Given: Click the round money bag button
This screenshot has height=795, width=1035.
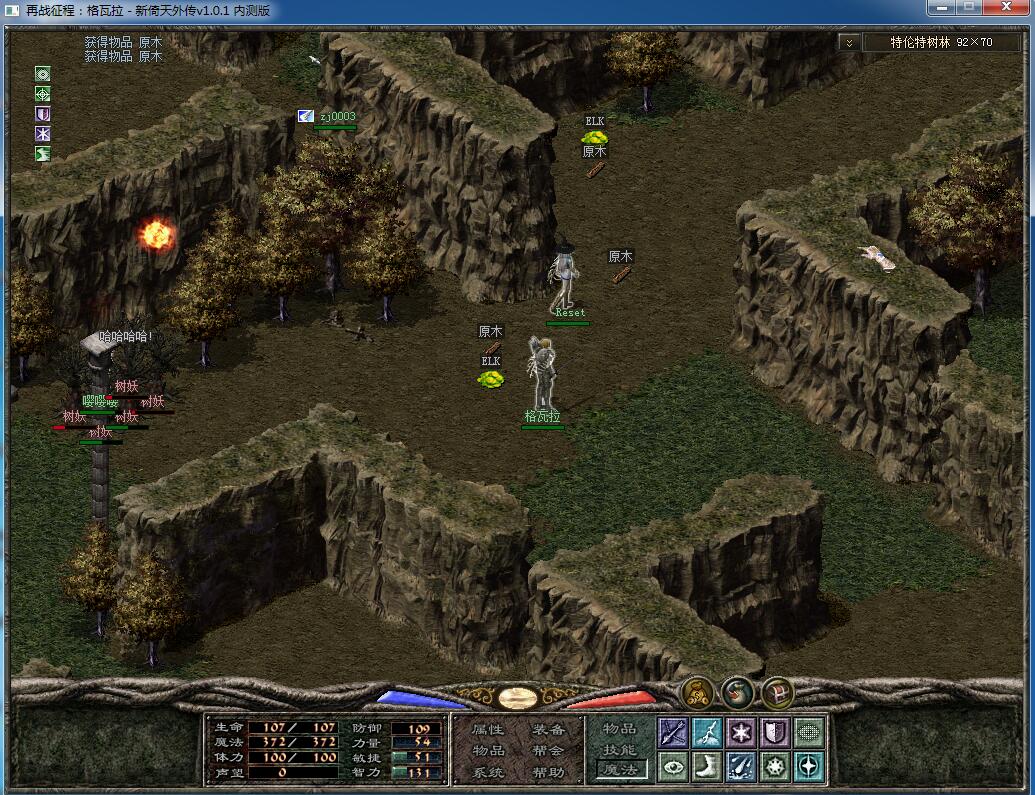Looking at the screenshot, I should [697, 692].
